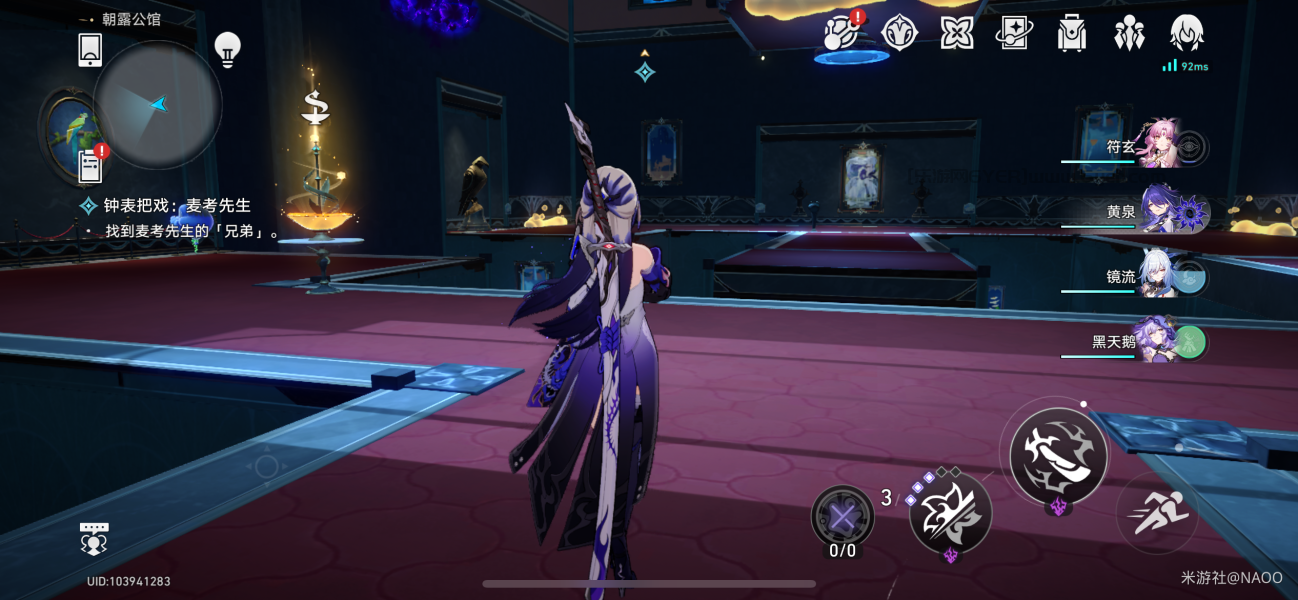1298x600 pixels.
Task: Activate the technique skill button
Action: click(x=950, y=512)
